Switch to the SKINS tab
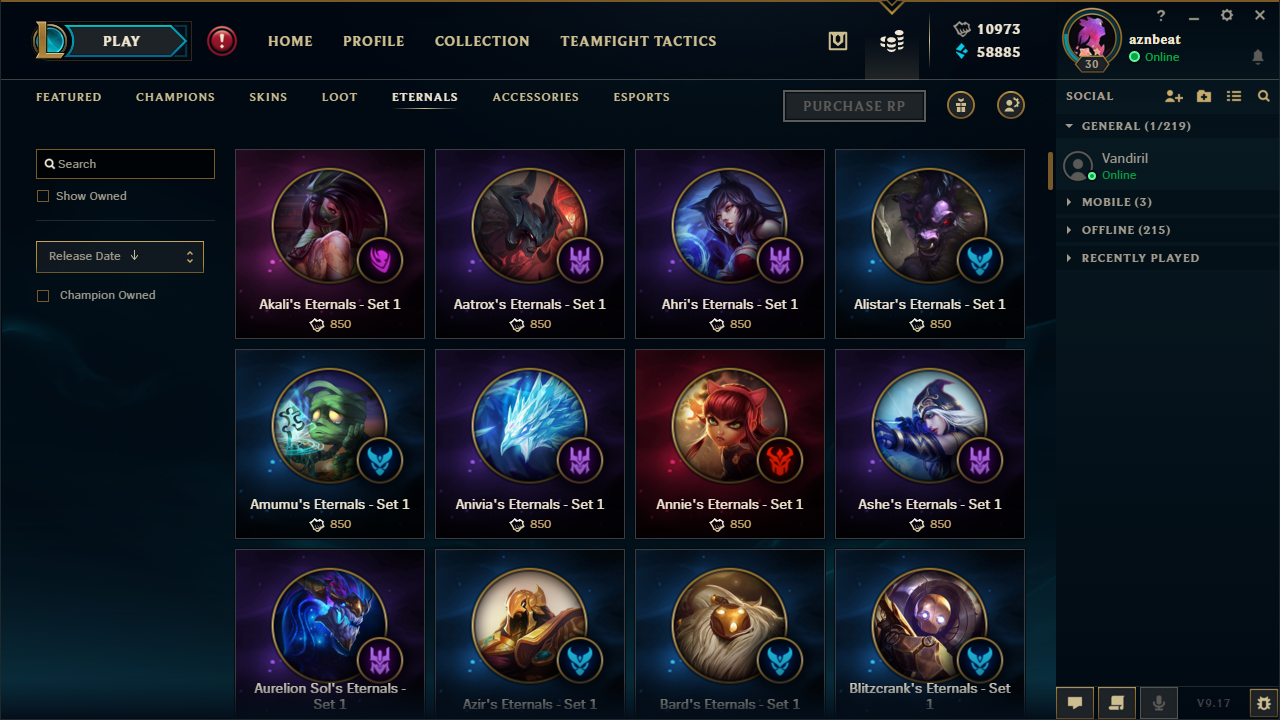The image size is (1280, 720). pos(268,97)
